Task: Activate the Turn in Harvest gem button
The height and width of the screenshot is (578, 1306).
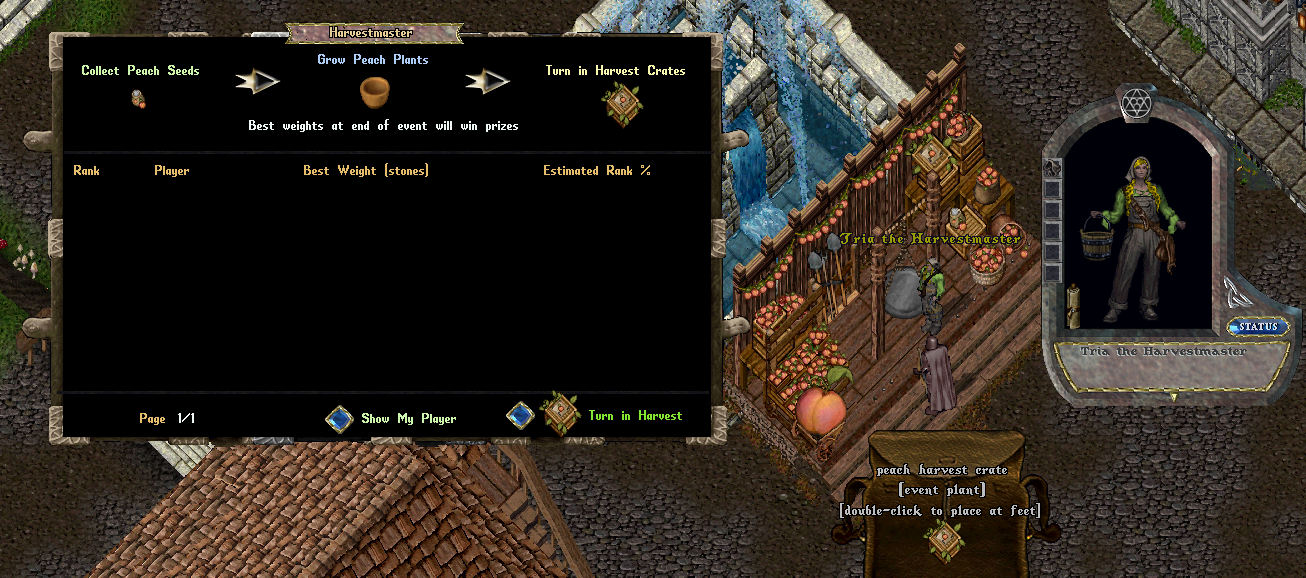Action: pos(520,415)
